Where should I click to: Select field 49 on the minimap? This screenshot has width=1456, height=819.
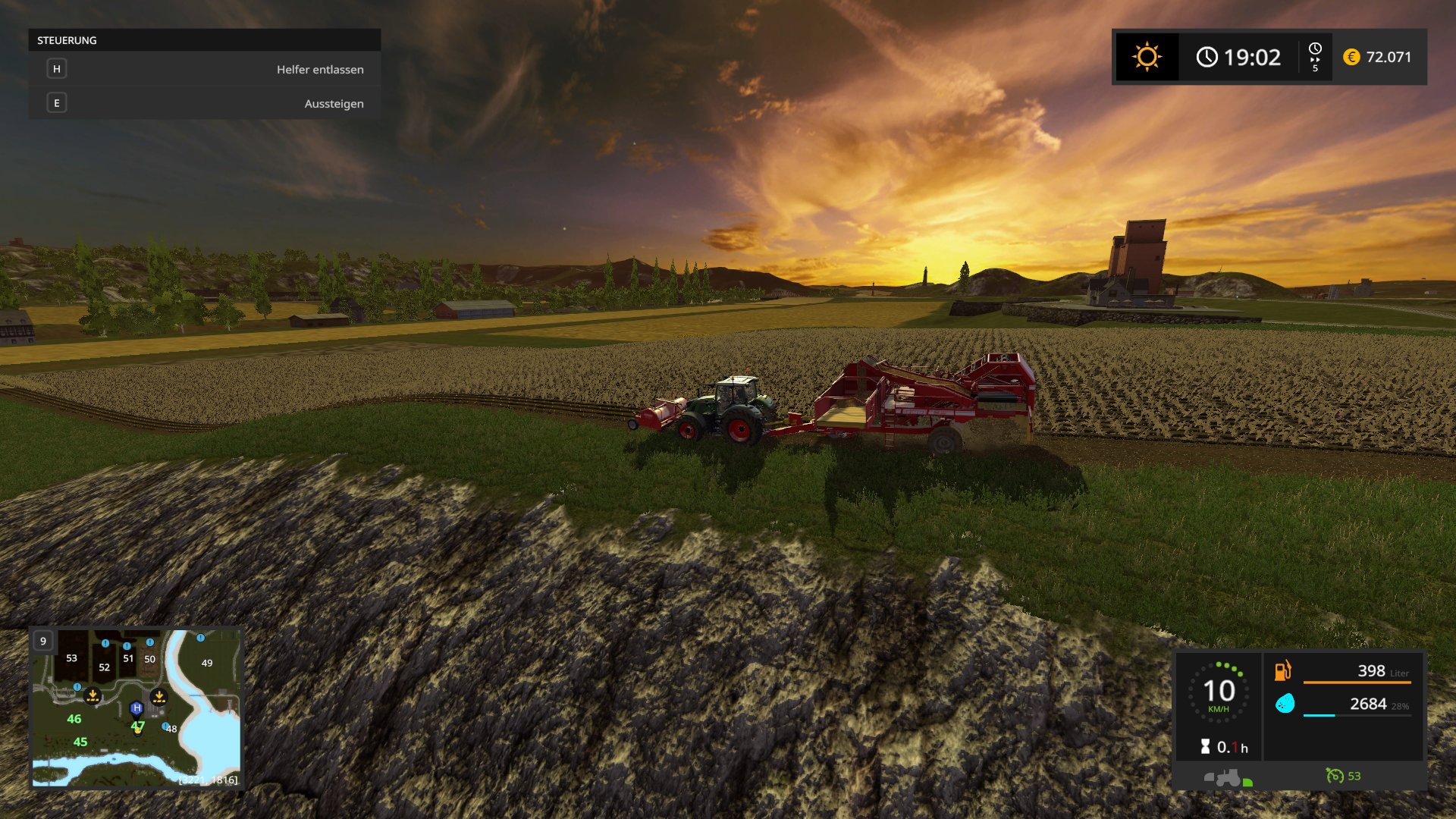(x=207, y=663)
